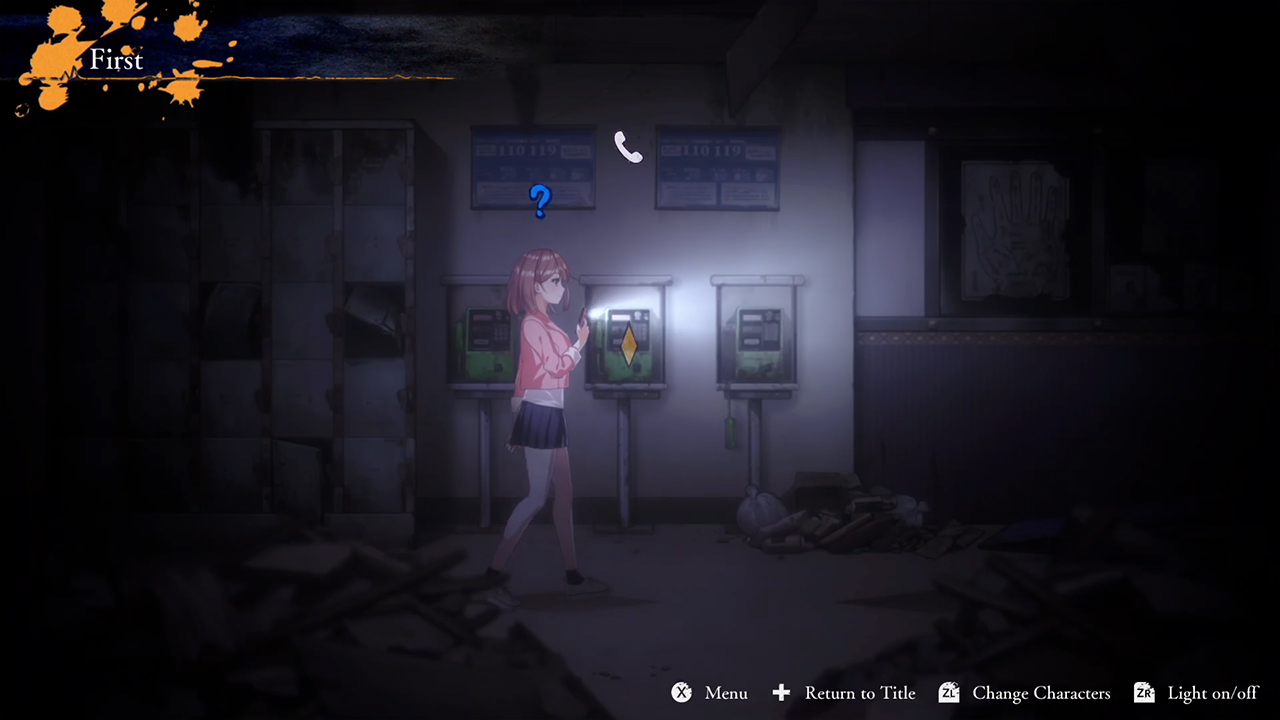Select Return to Title
Viewport: 1280px width, 720px height.
(x=859, y=693)
